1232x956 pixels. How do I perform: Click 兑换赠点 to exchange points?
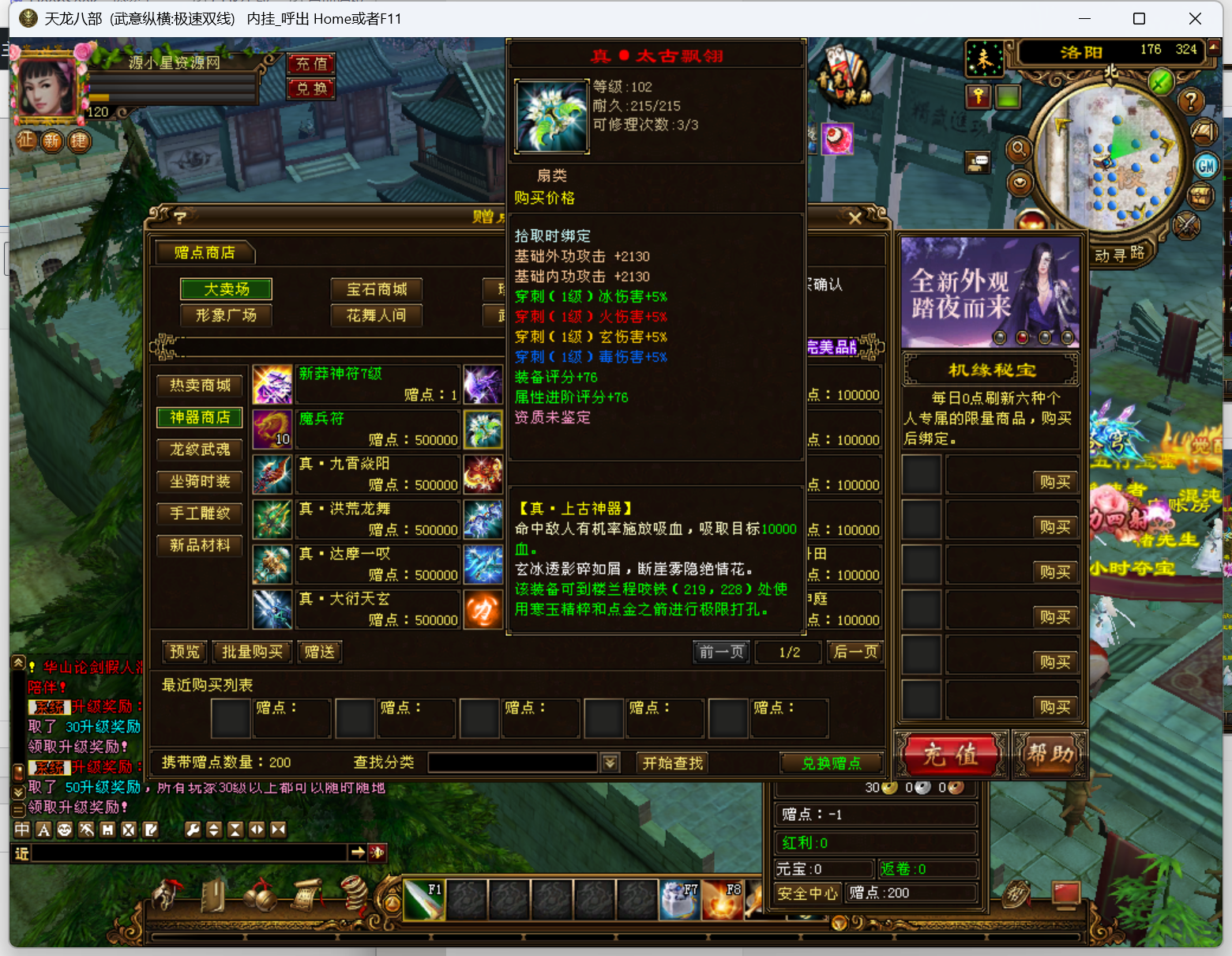pyautogui.click(x=831, y=762)
